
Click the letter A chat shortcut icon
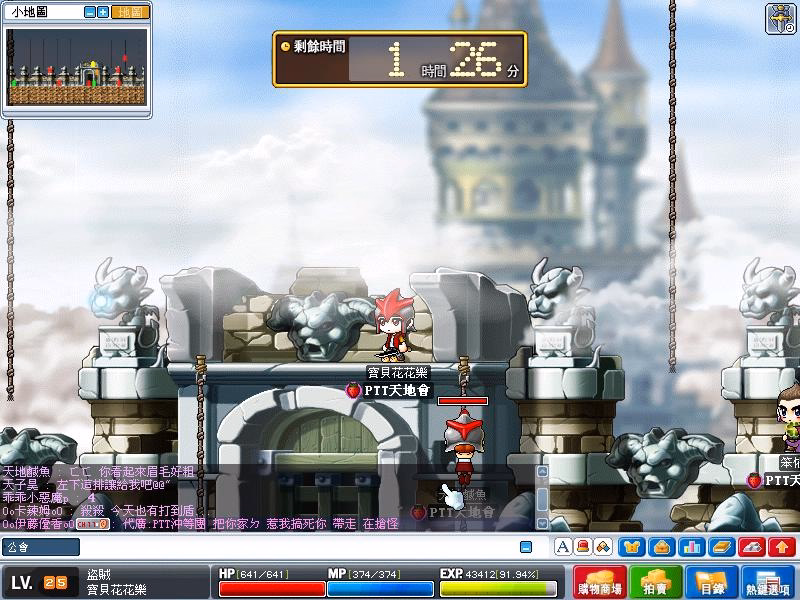(x=562, y=547)
